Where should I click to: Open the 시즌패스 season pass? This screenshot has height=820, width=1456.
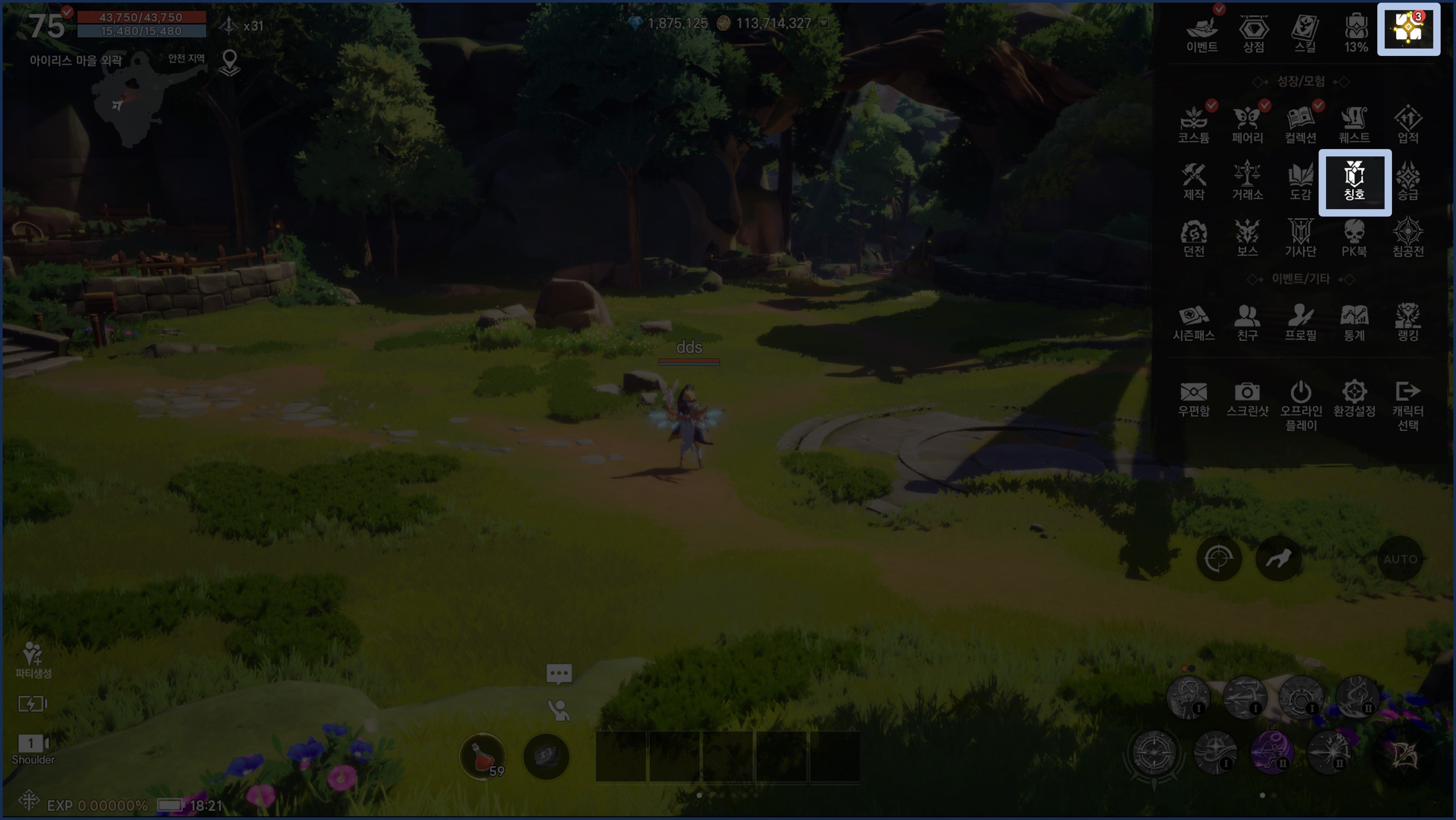click(1194, 323)
